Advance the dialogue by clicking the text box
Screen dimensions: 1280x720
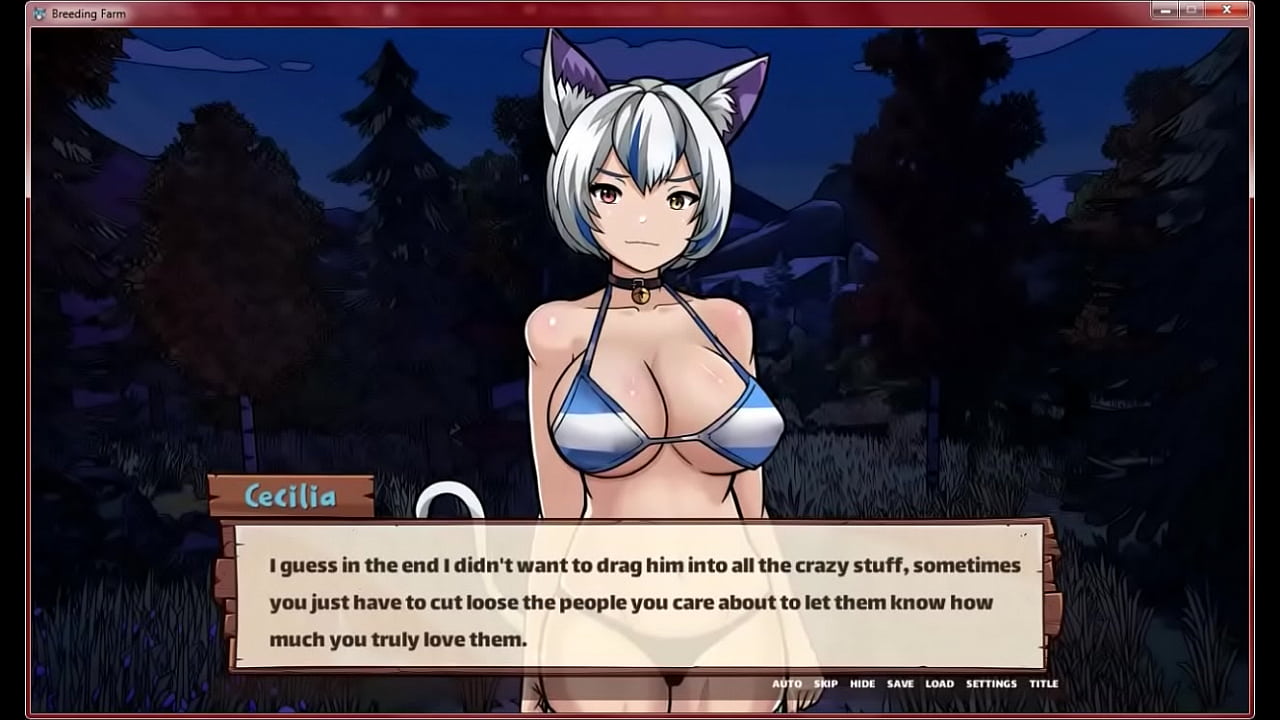point(640,600)
